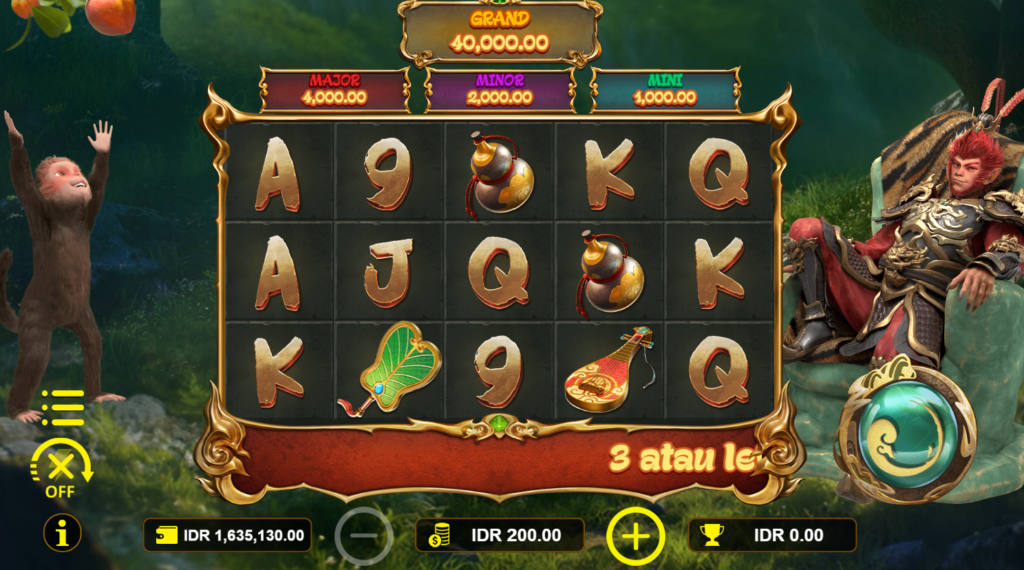Image resolution: width=1024 pixels, height=570 pixels.
Task: Click the IDR 200.00 bet amount
Action: coord(500,535)
